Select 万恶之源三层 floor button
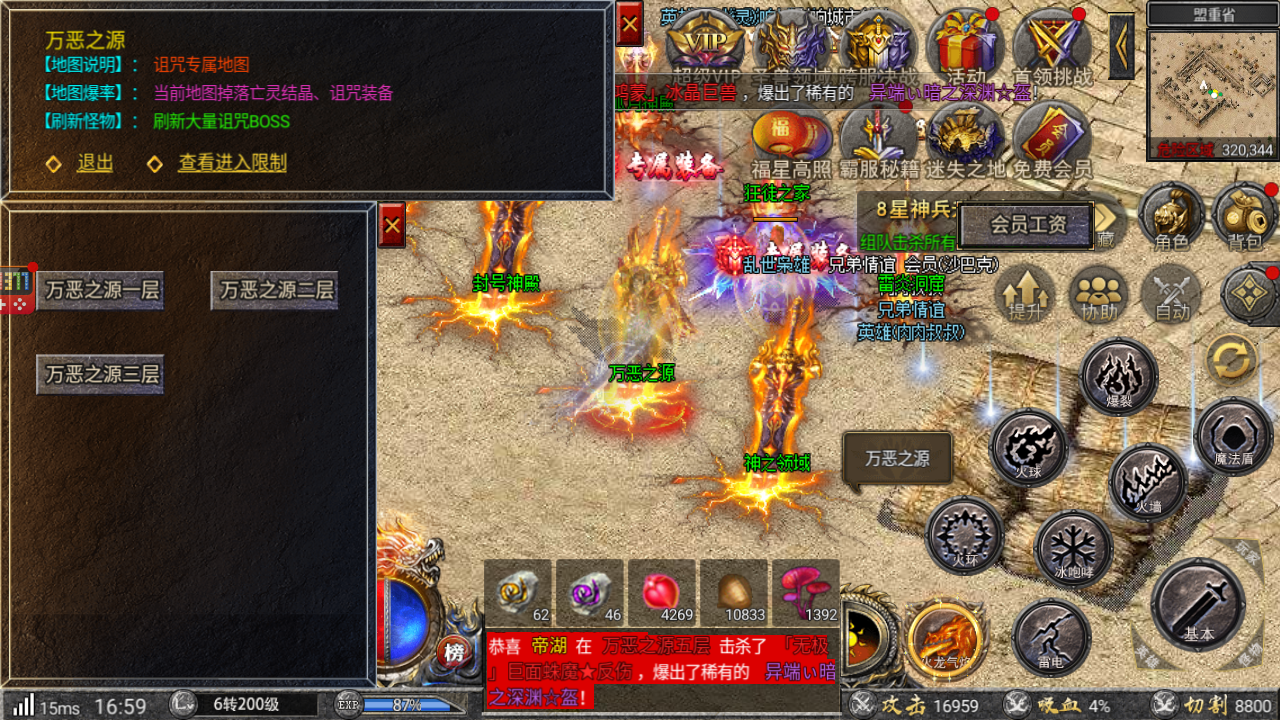Screen dimensions: 1280x720 [101, 375]
